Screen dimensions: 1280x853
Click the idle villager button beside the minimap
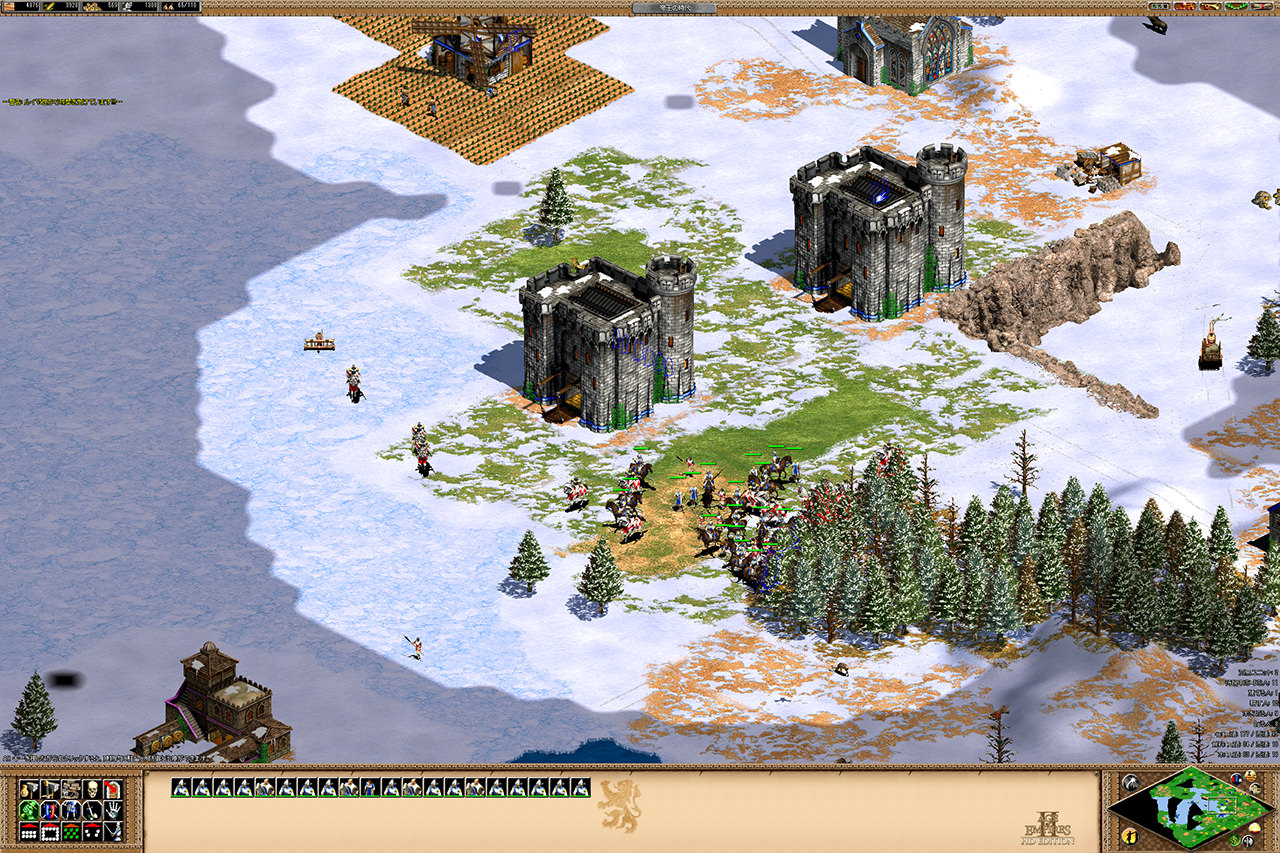pos(1130,836)
